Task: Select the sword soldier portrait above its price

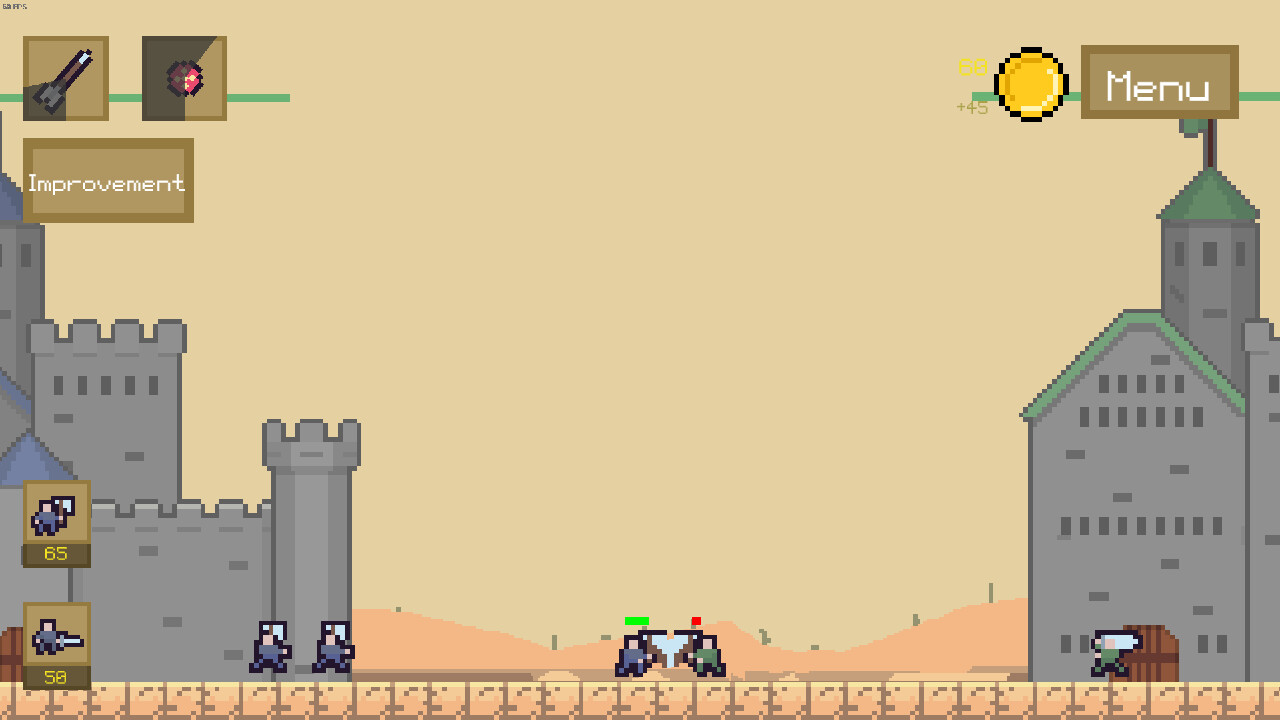Action: click(55, 637)
